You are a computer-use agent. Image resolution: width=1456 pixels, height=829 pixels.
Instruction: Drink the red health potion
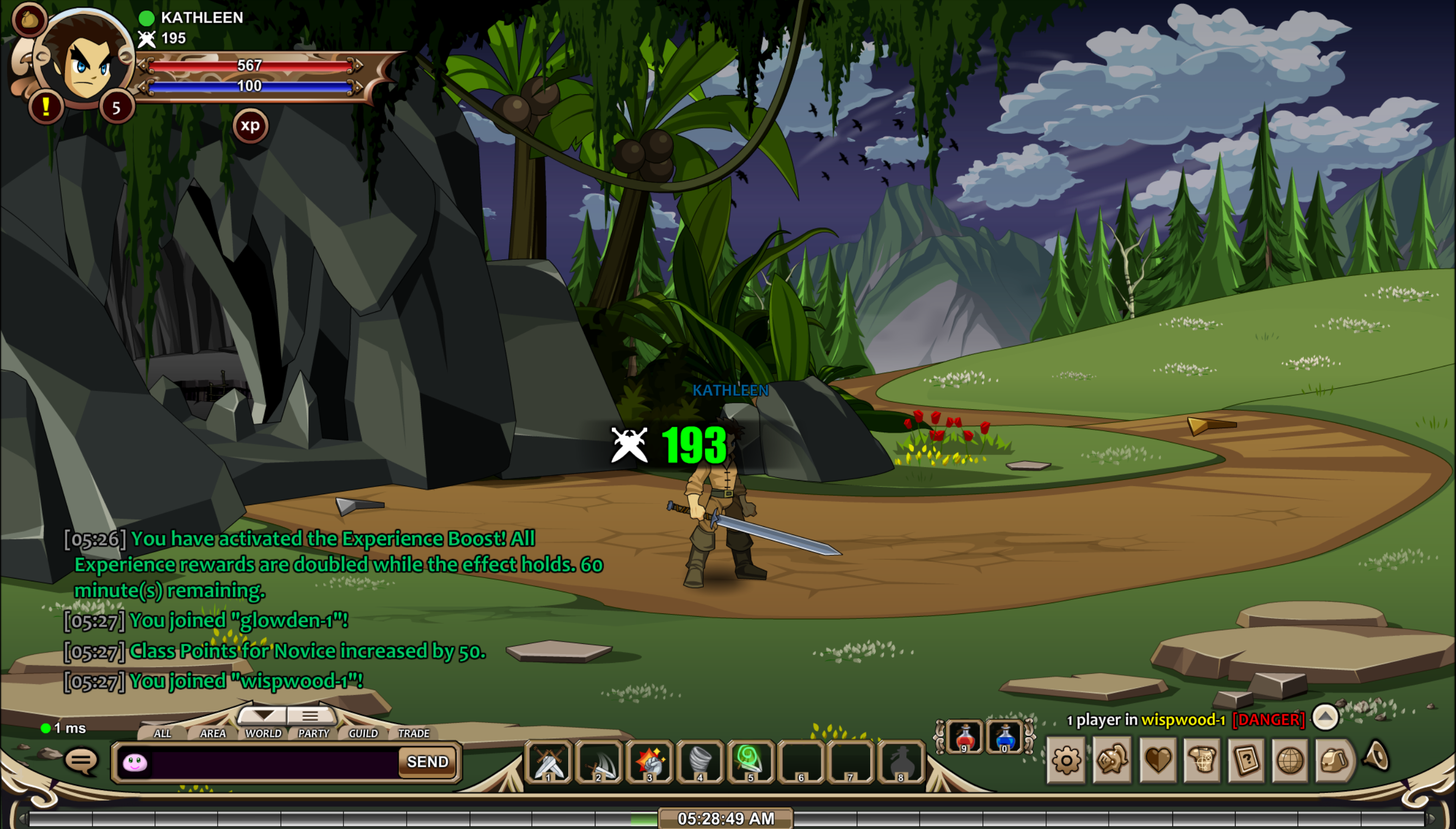coord(965,738)
